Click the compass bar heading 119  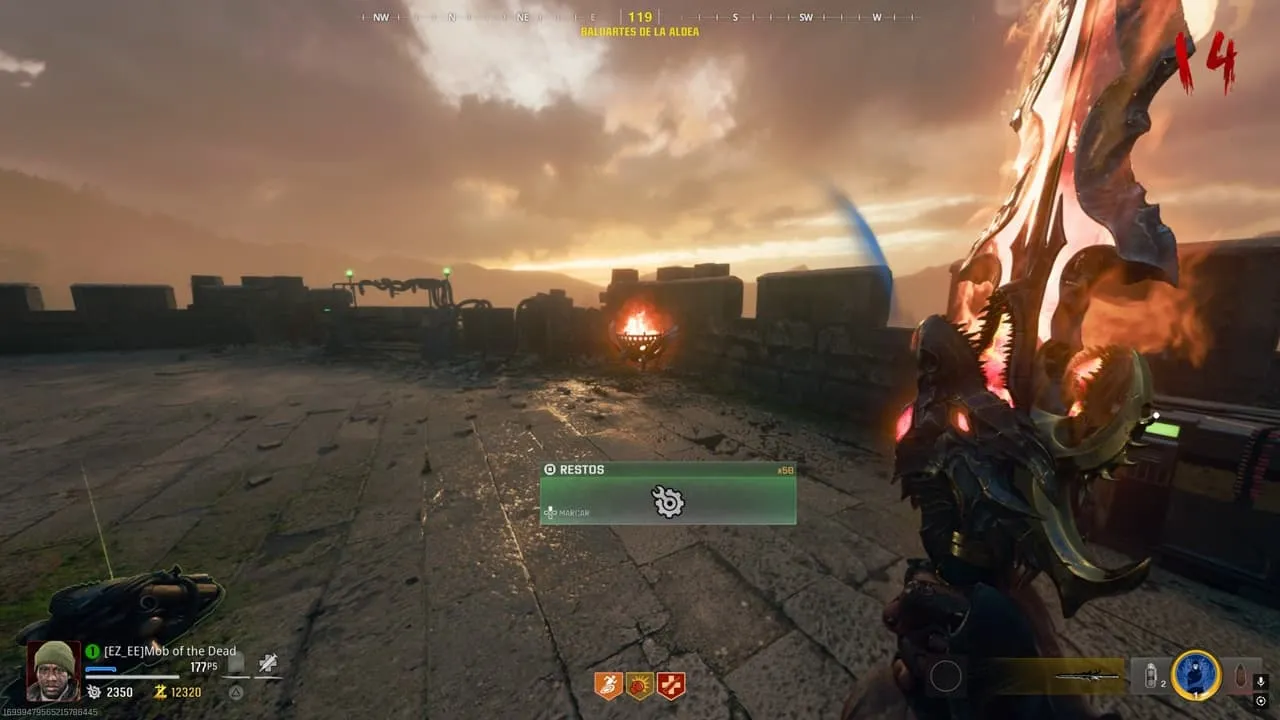[640, 17]
